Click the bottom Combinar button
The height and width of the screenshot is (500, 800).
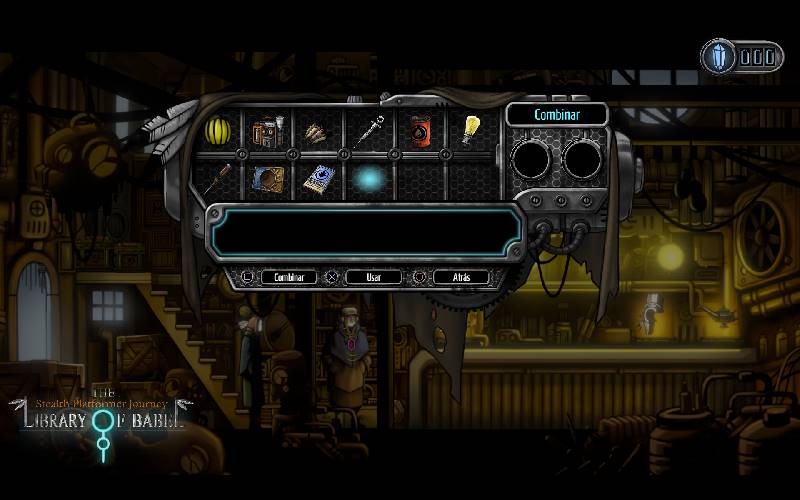click(x=288, y=277)
